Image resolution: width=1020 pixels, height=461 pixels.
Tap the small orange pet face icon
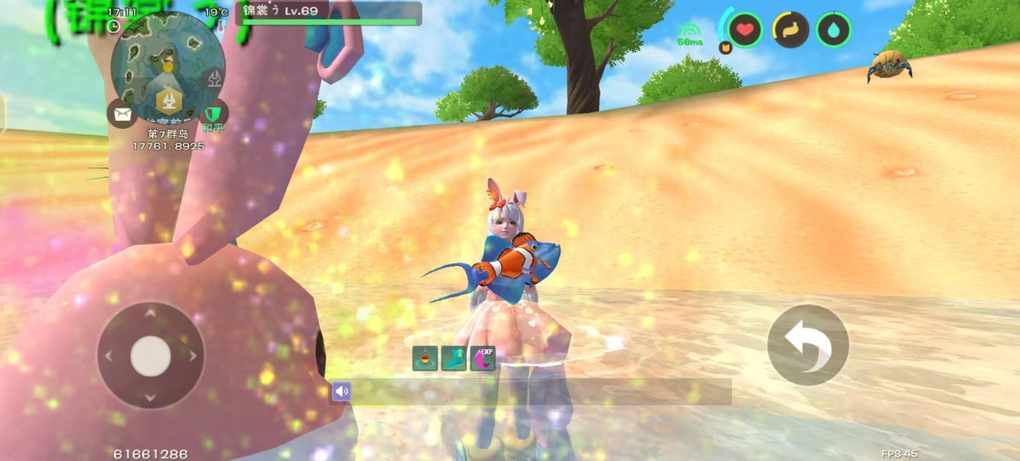[725, 46]
